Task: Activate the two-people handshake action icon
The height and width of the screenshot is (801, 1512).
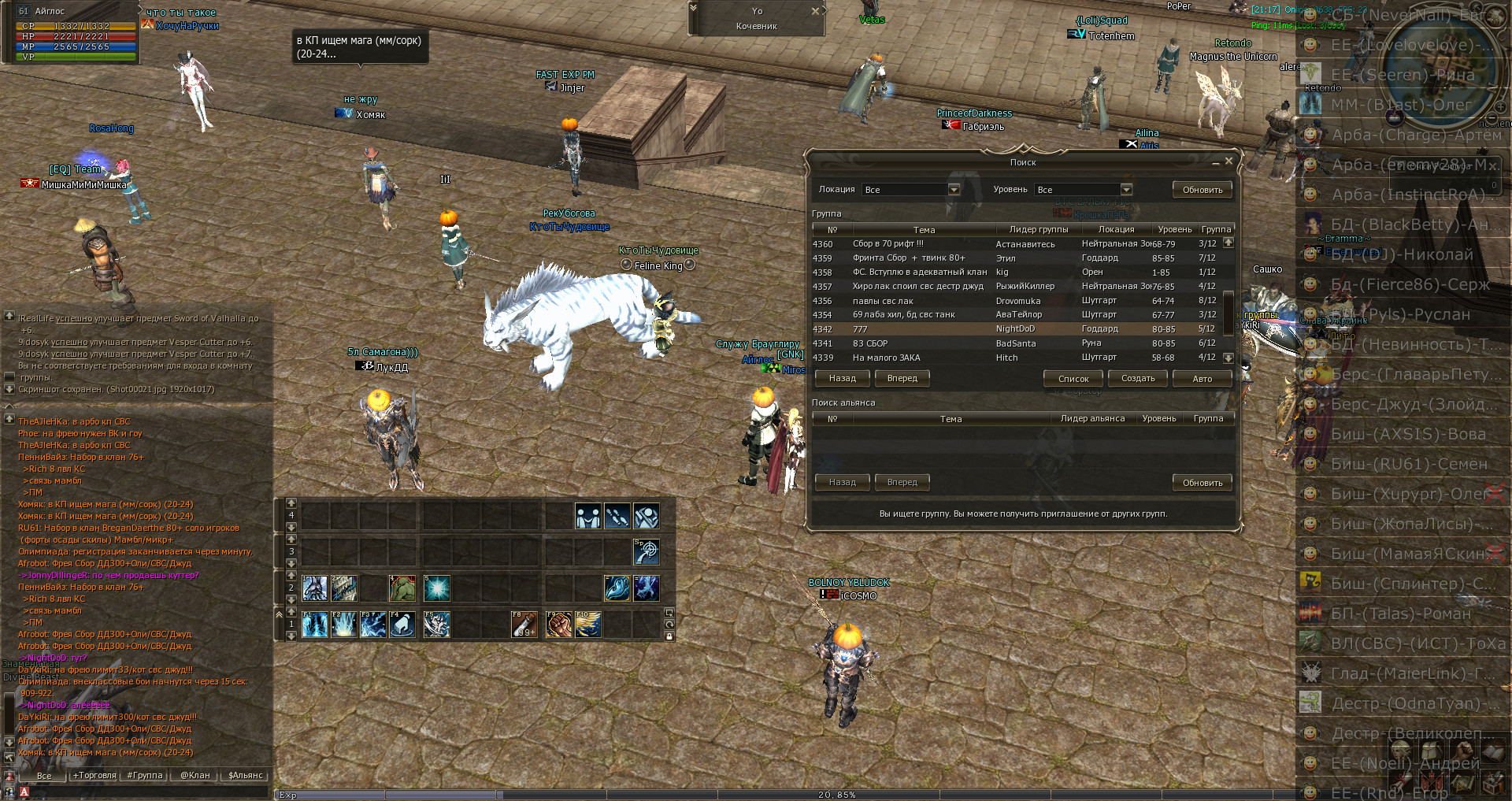Action: pos(588,517)
